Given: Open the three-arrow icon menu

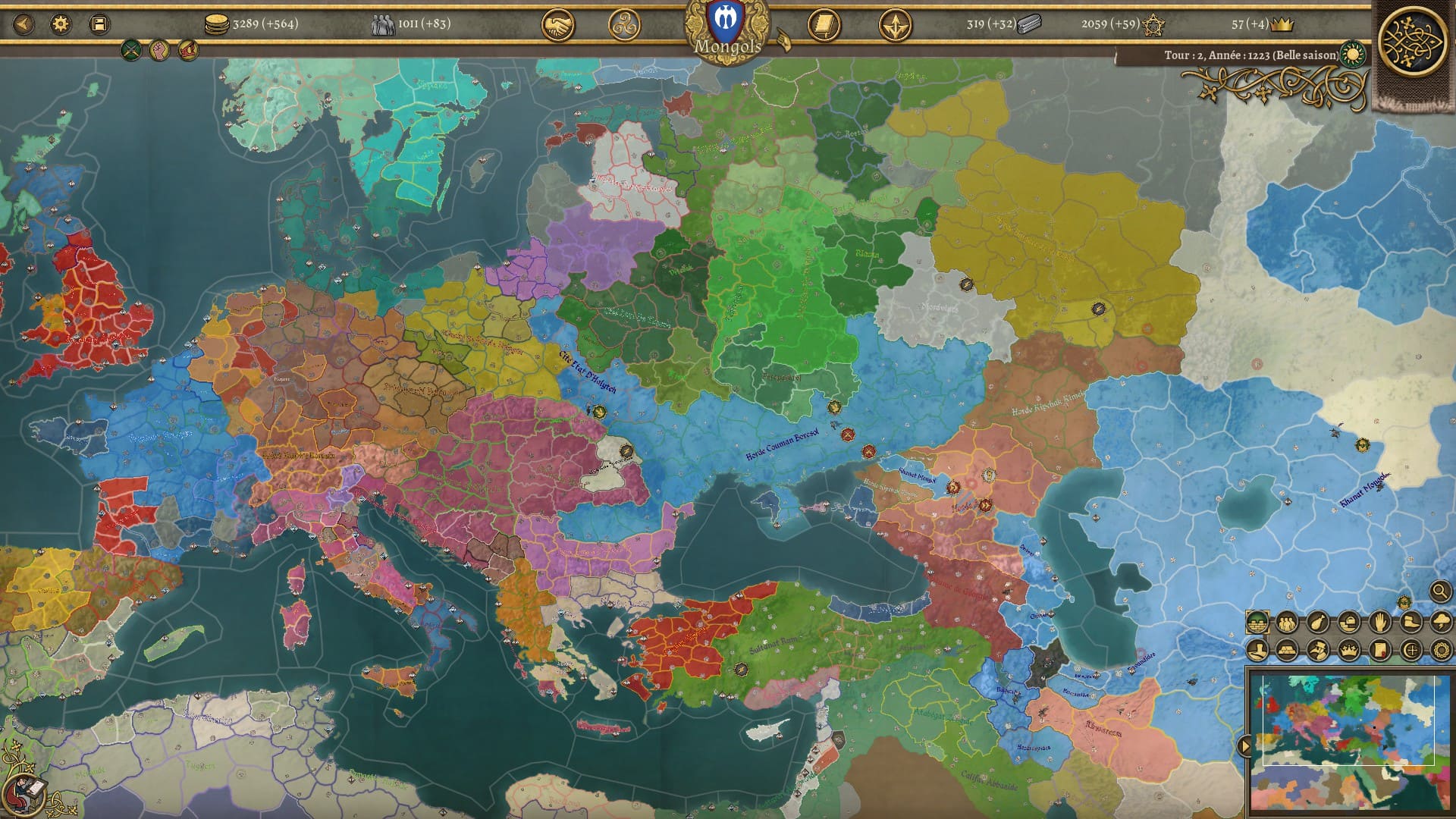Looking at the screenshot, I should (x=895, y=26).
